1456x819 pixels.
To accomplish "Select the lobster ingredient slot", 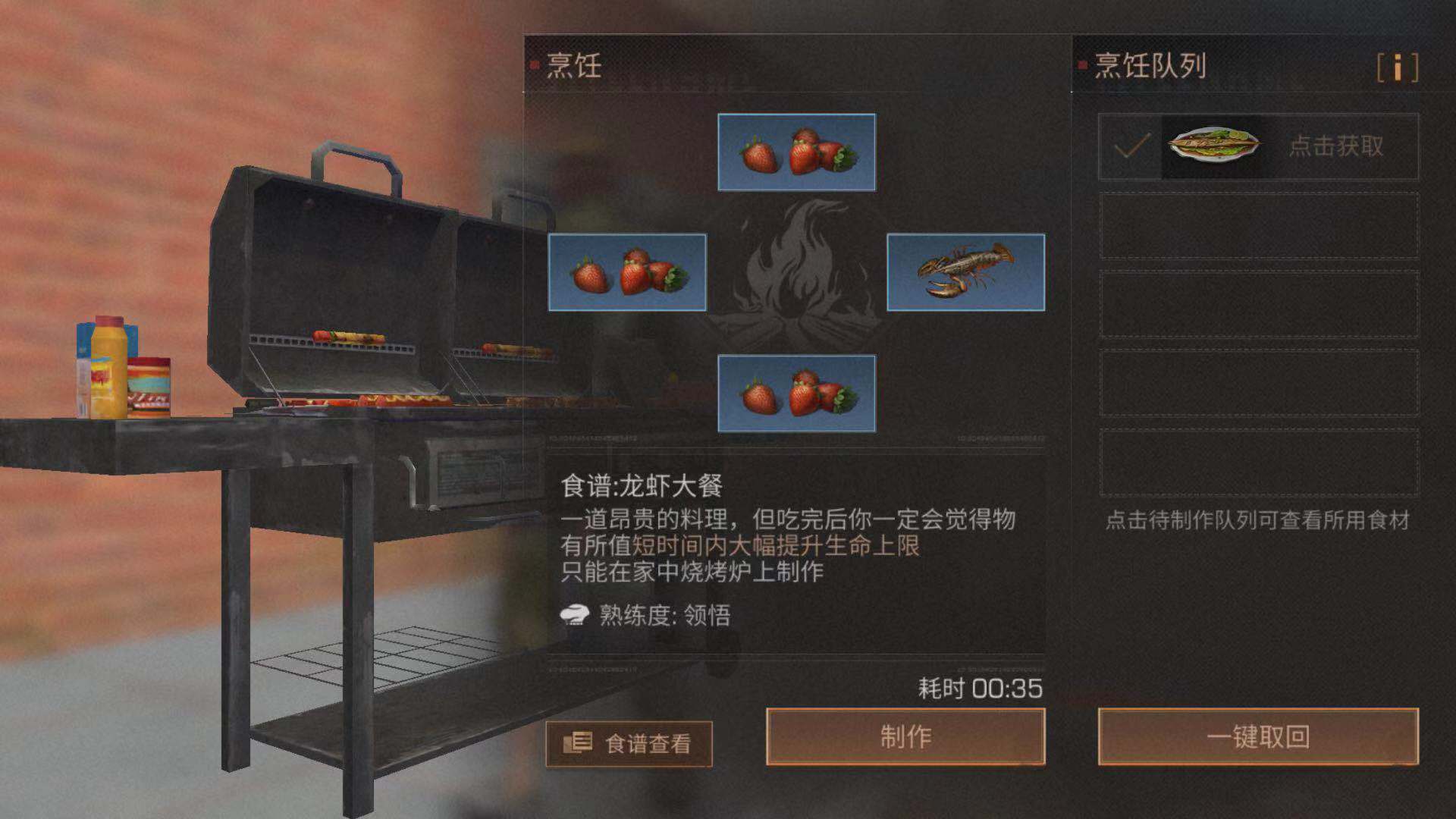I will point(962,272).
